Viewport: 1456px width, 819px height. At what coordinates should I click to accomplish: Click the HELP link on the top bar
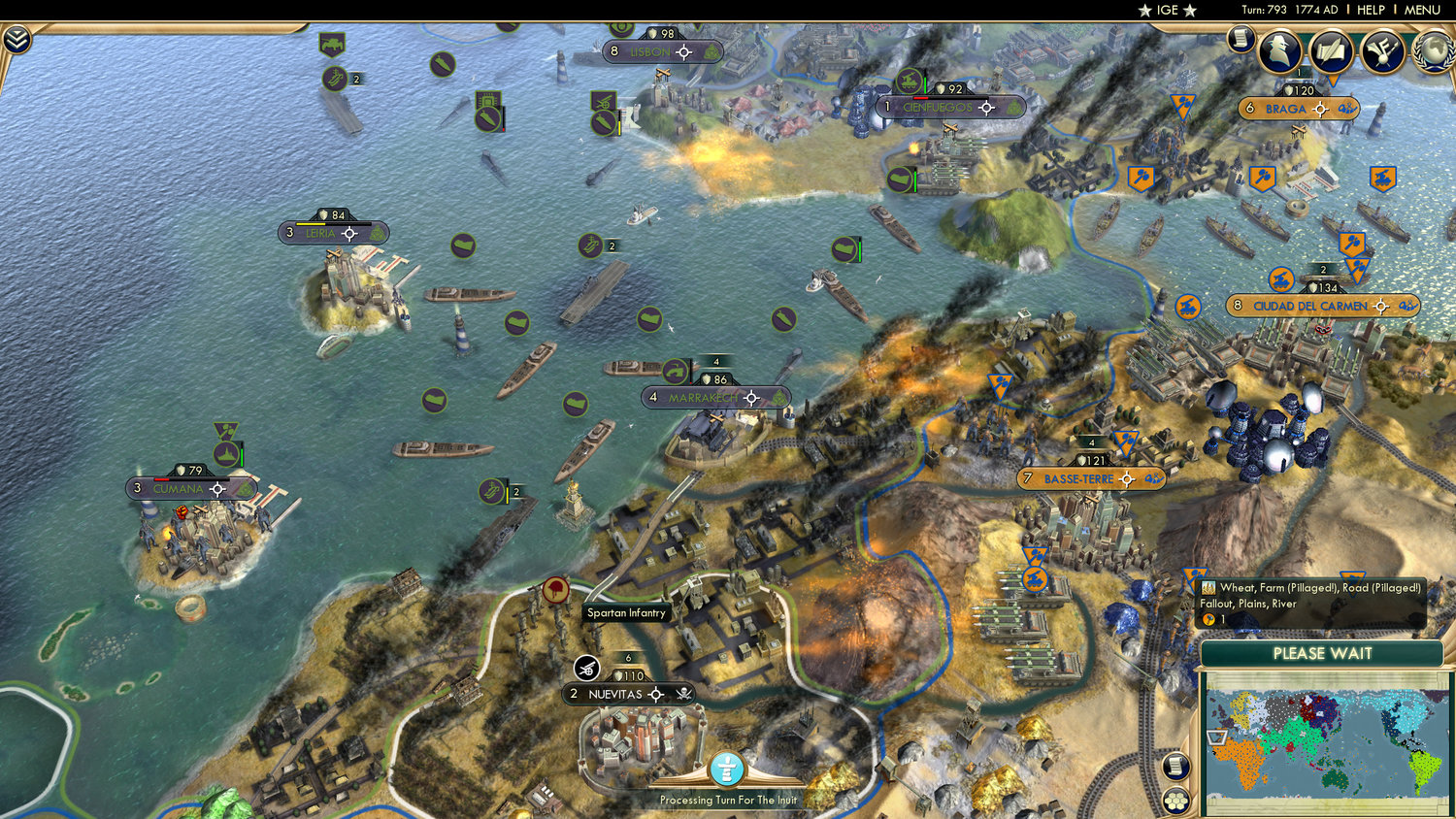tap(1373, 10)
